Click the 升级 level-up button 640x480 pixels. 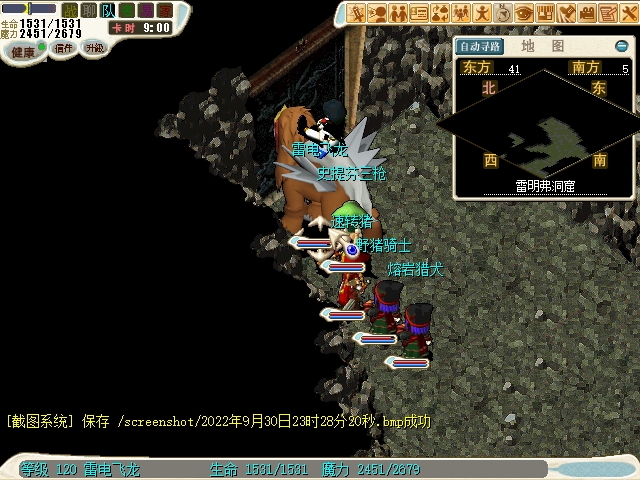94,48
